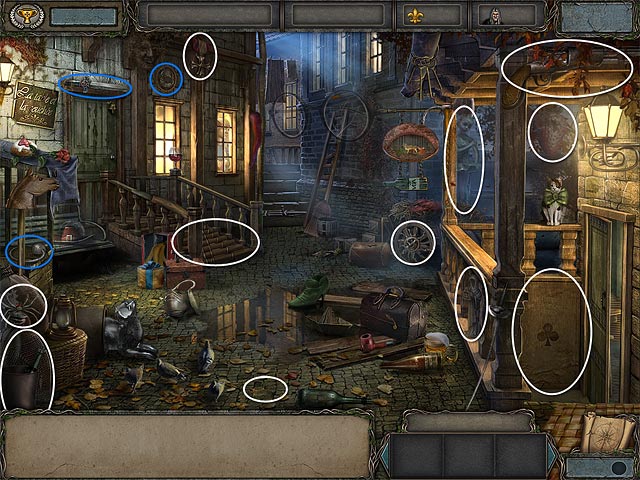Viewport: 640px width, 480px height.
Task: Click the gold fleur-de-lis emblem button
Action: 417,16
